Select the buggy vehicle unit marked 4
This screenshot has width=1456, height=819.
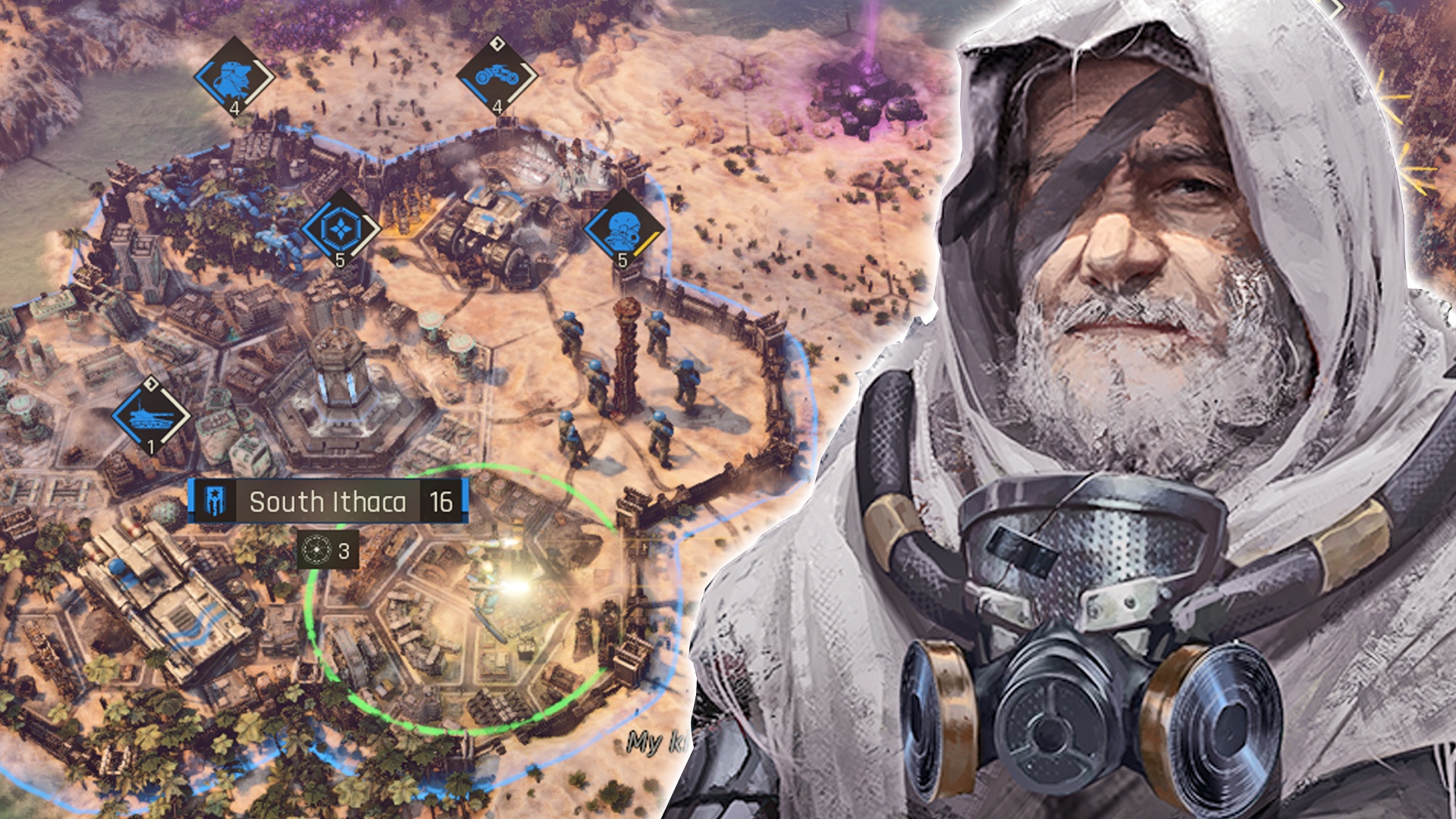click(496, 77)
